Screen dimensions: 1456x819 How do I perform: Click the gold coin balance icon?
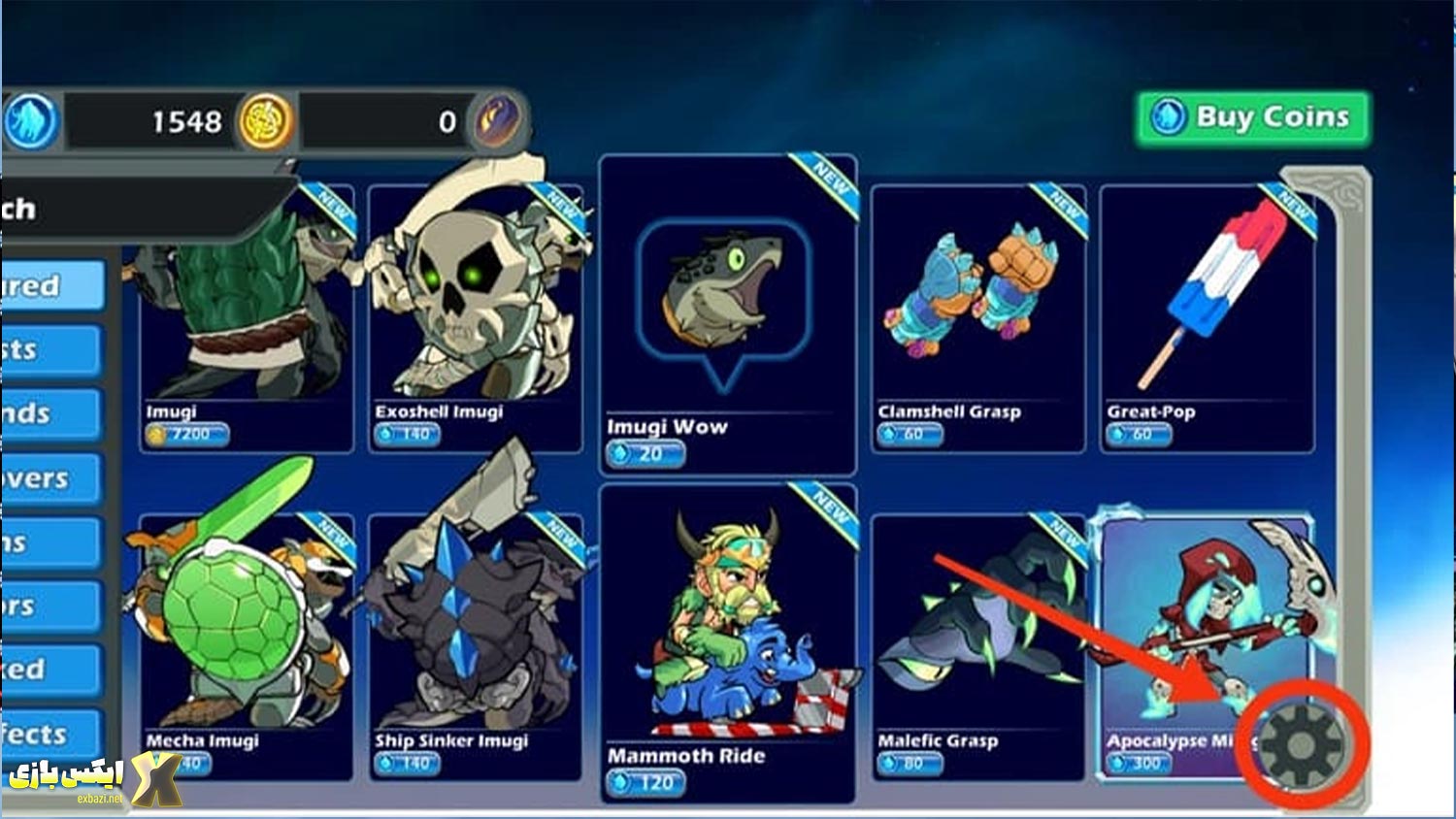point(262,119)
